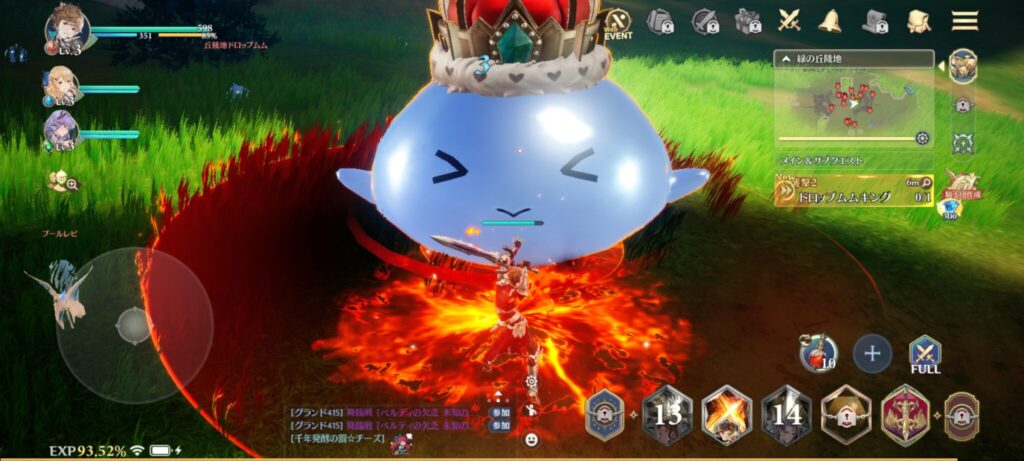
Task: Trigger the red winged sword ultimate skill
Action: click(x=904, y=414)
